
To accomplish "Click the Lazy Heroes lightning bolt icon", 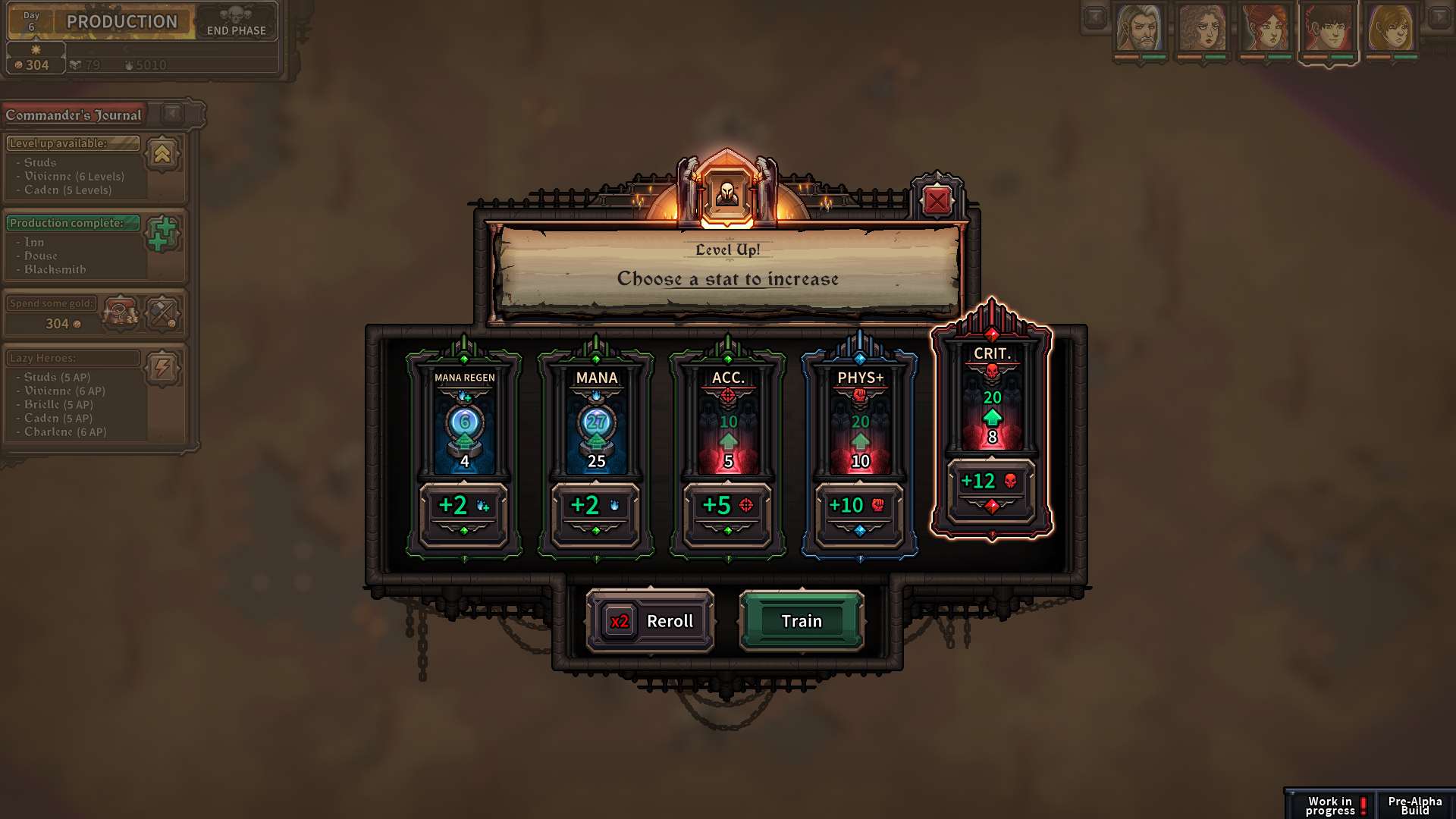I will point(164,367).
